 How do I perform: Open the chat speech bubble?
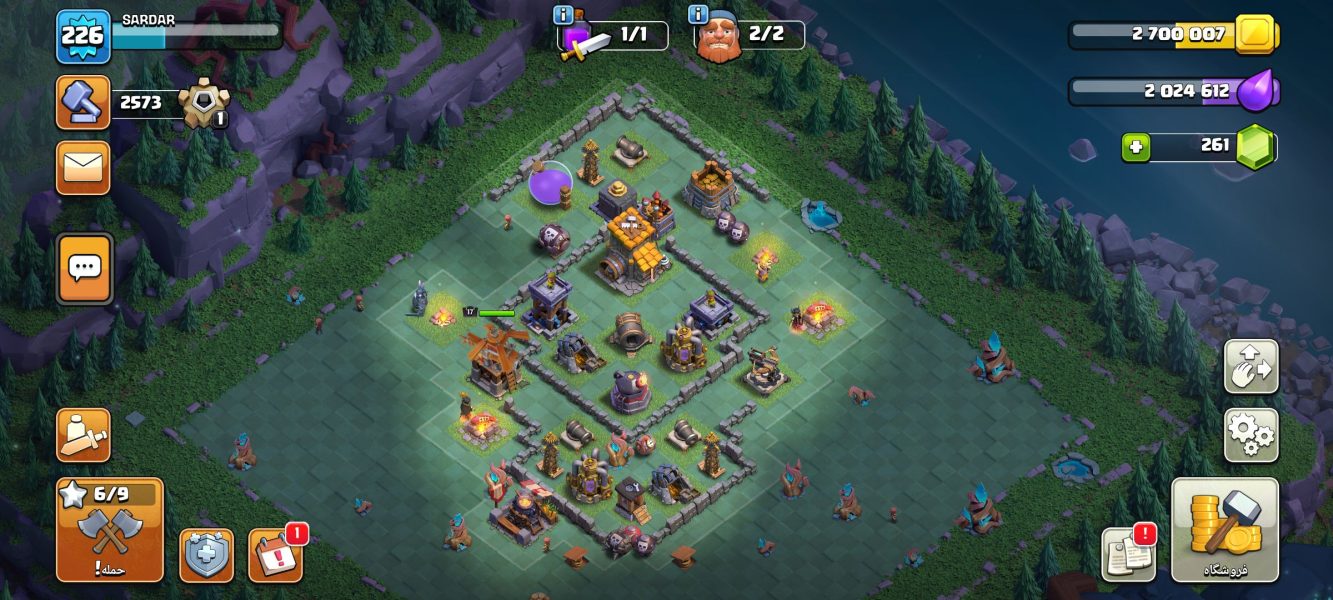pos(84,268)
